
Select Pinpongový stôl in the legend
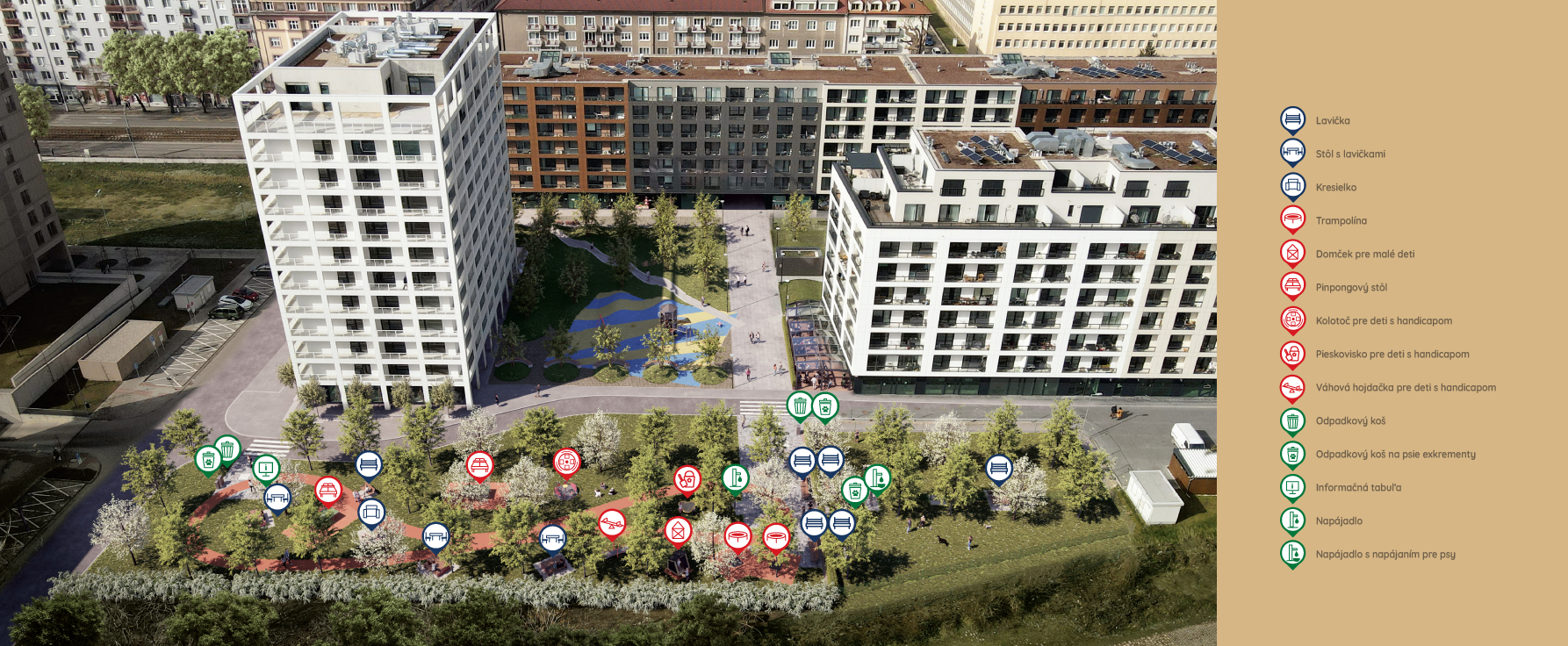point(1350,288)
